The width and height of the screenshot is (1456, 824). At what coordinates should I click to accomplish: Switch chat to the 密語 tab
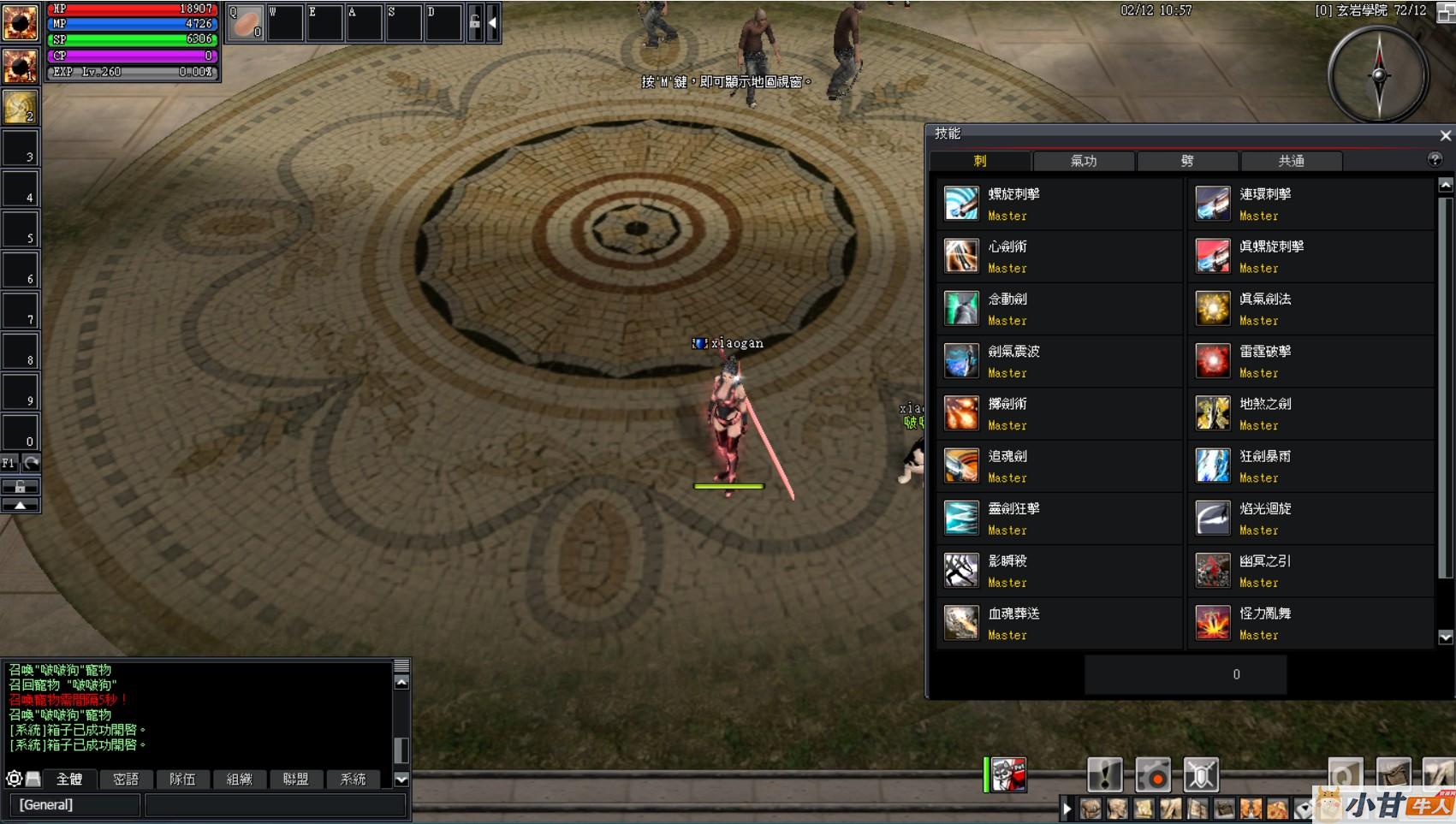(x=126, y=779)
